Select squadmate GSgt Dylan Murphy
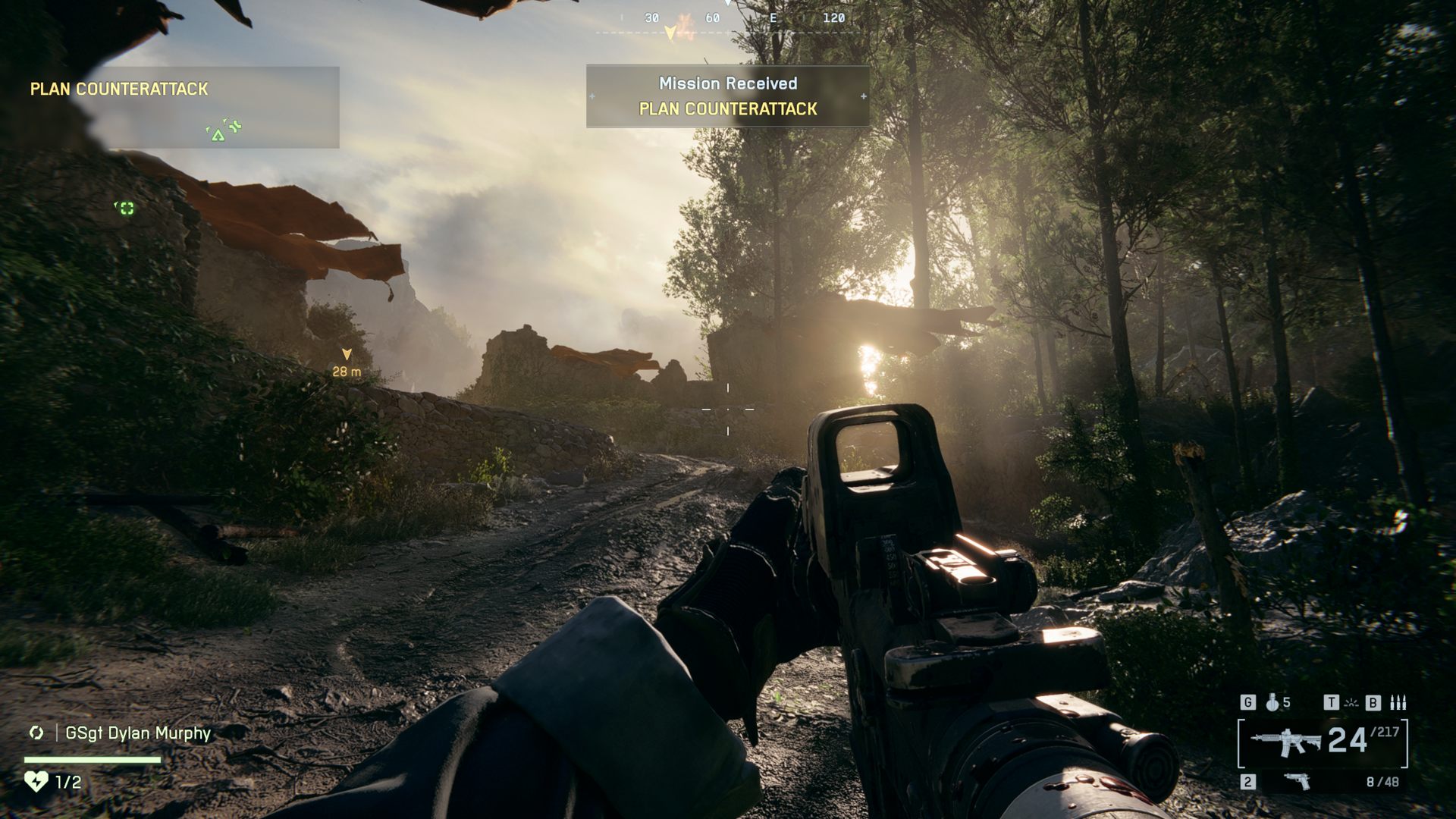The image size is (1456, 819). click(x=137, y=733)
